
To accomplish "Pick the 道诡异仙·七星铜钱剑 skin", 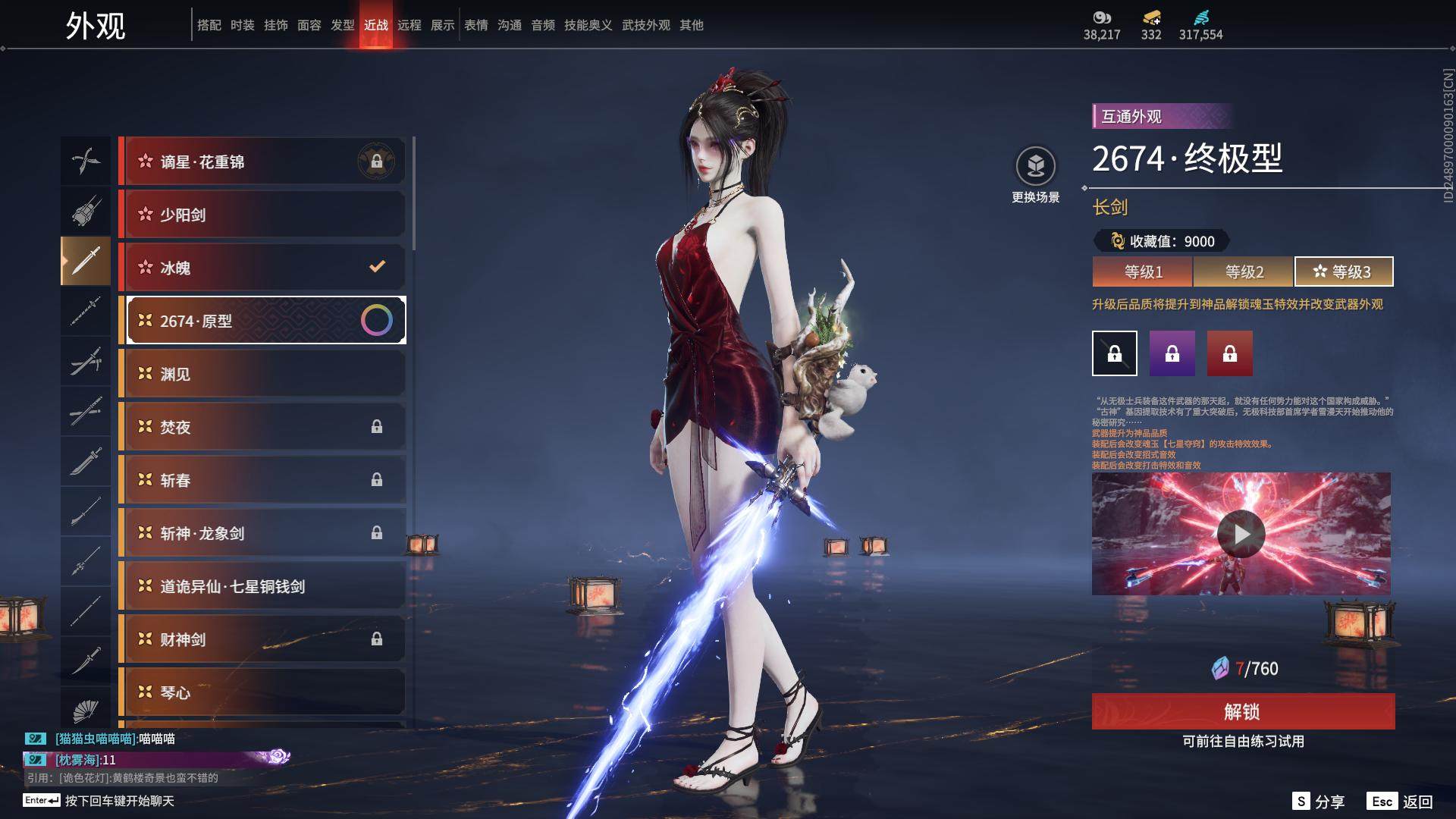I will [x=262, y=586].
